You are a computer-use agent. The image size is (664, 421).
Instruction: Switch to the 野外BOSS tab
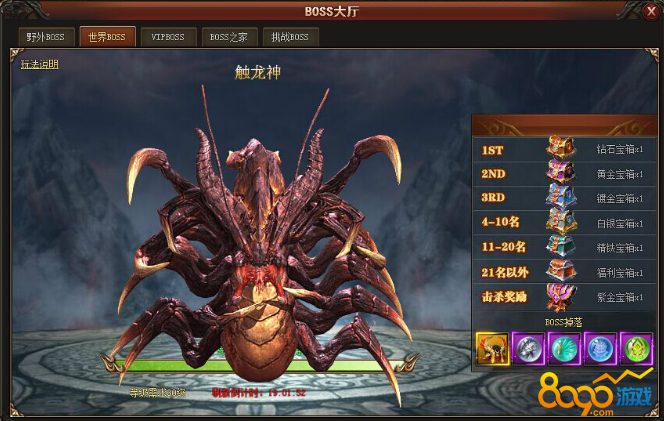point(45,38)
